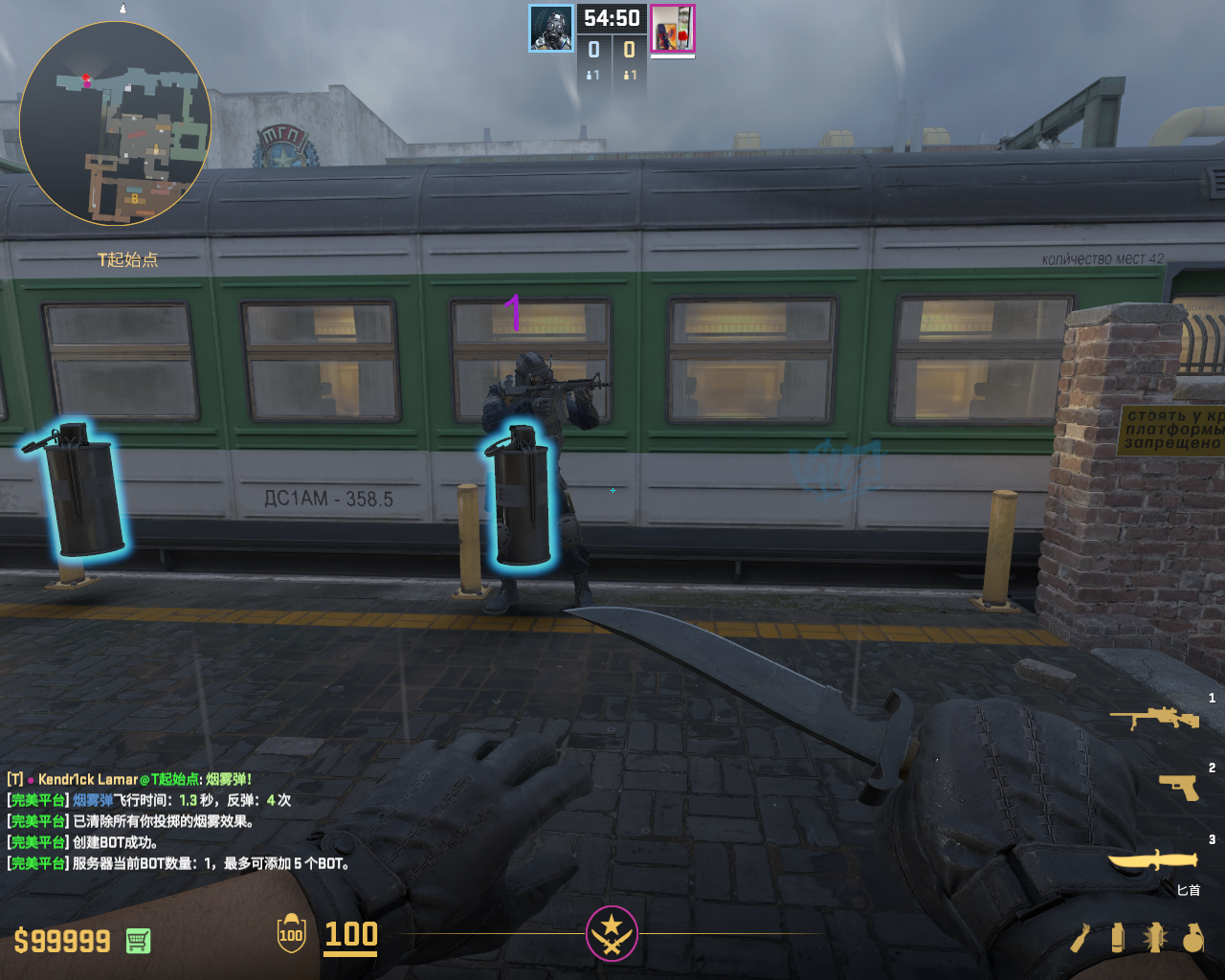1225x980 pixels.
Task: Open the green shopping cart buy icon
Action: pyautogui.click(x=138, y=941)
